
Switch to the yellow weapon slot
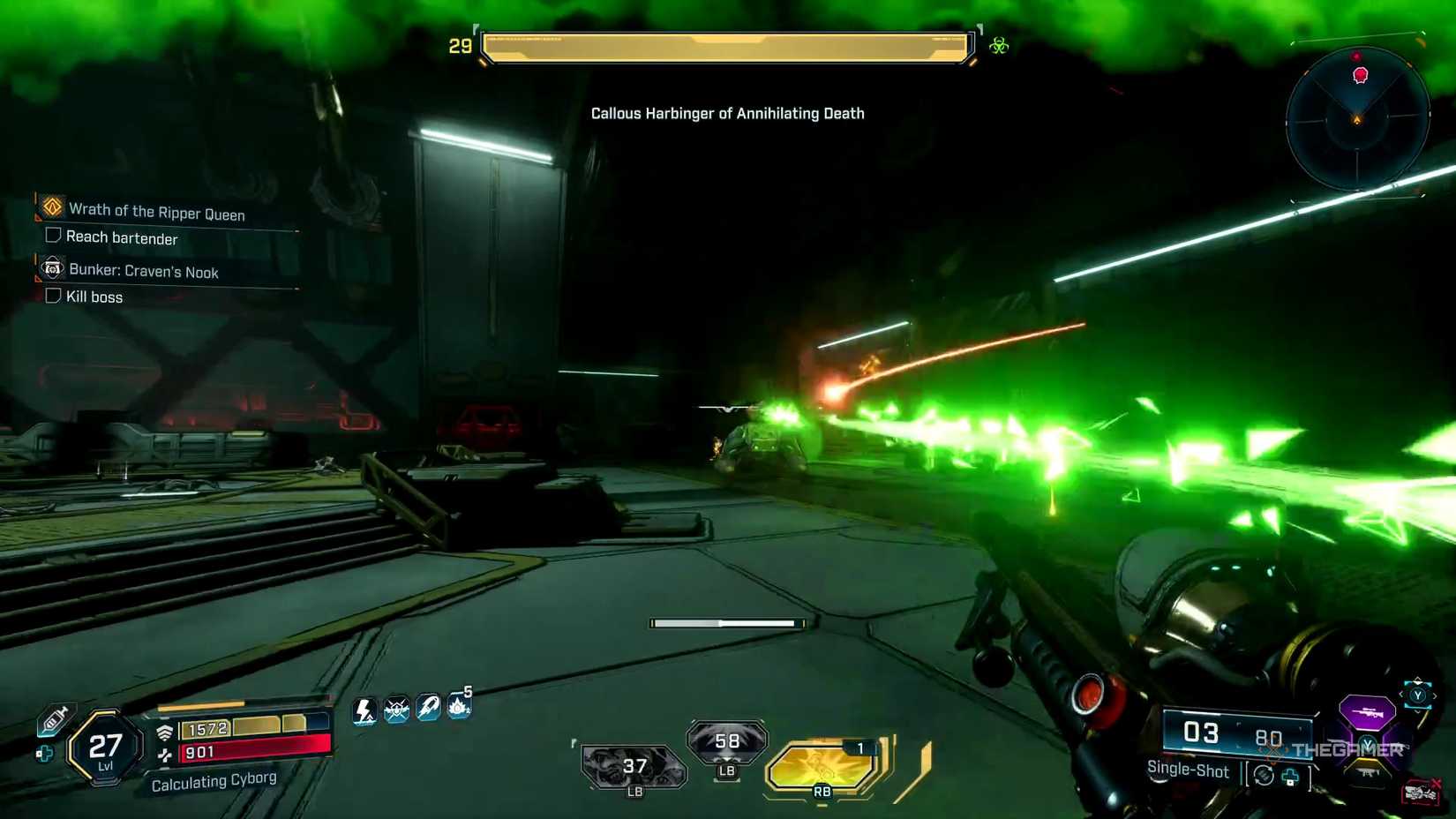pos(1368,772)
